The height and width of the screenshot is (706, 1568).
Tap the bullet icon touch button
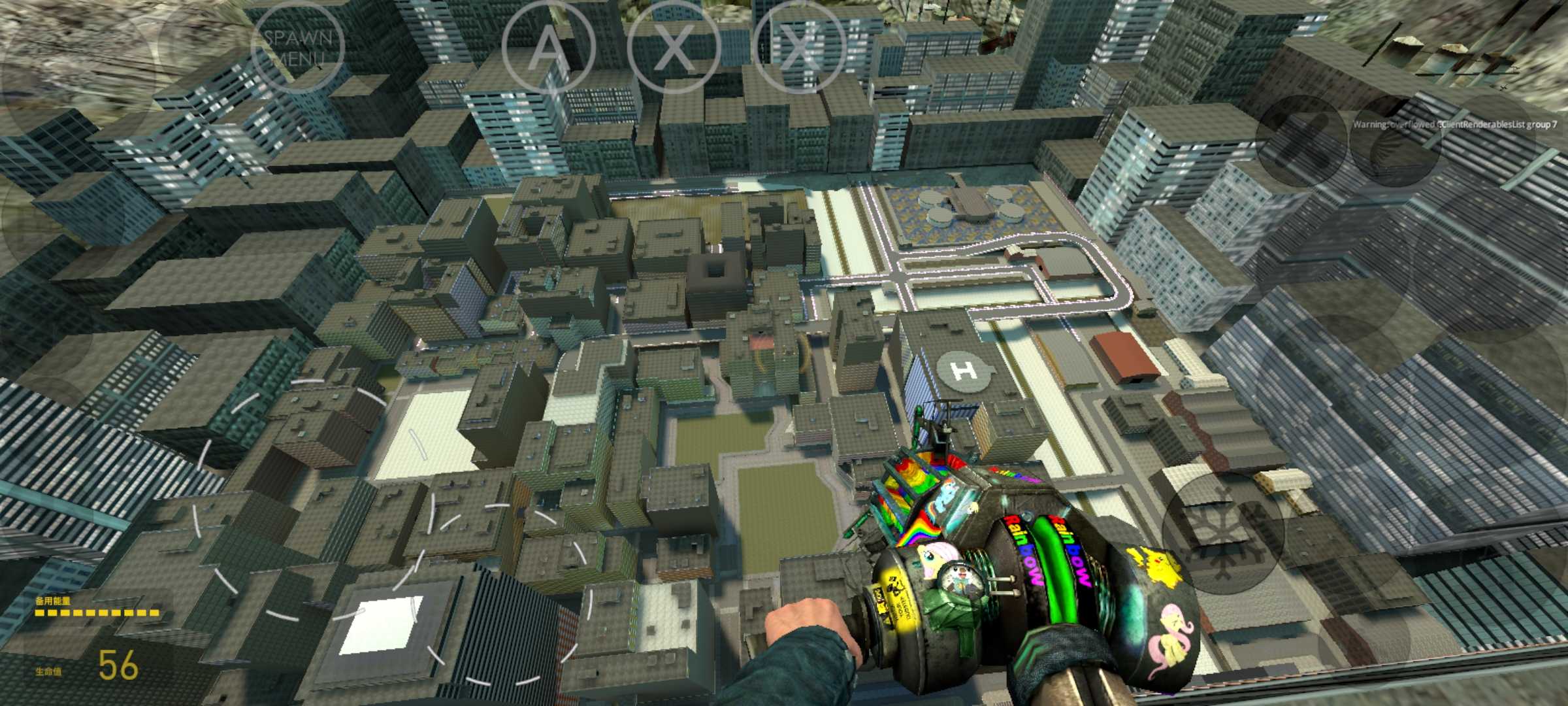pyautogui.click(x=1302, y=140)
